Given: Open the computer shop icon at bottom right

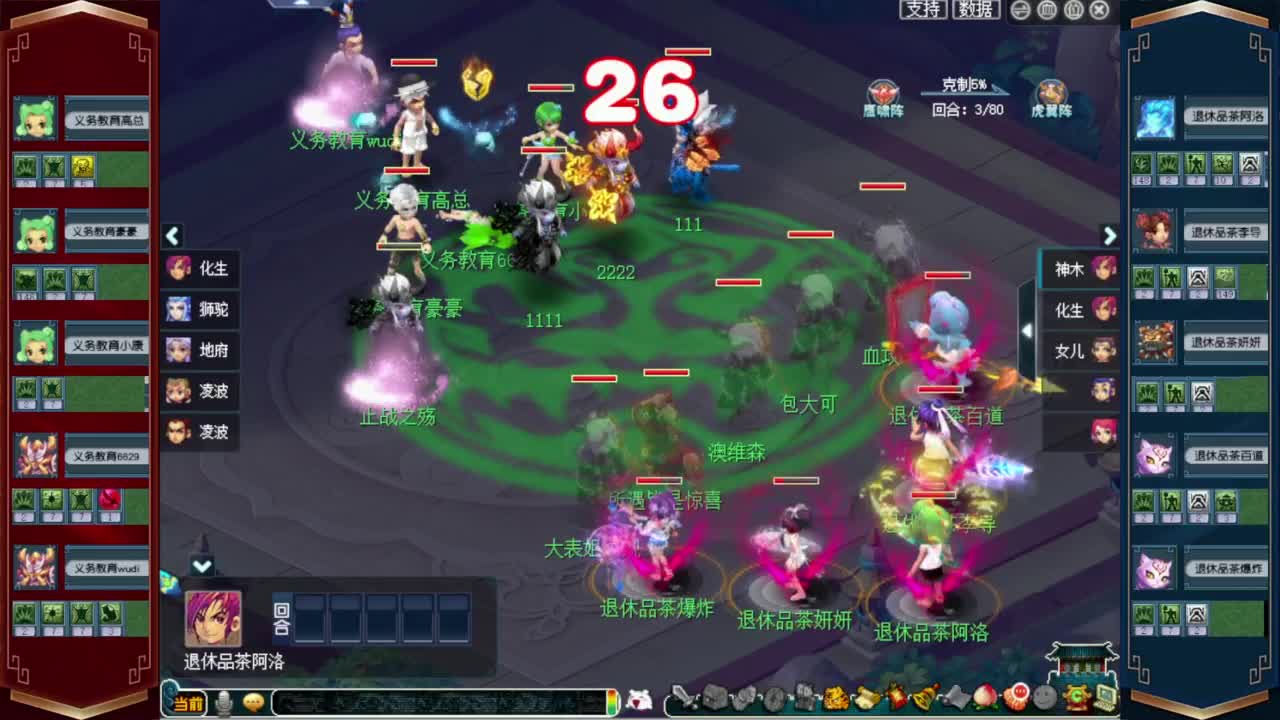Looking at the screenshot, I should tap(1103, 697).
